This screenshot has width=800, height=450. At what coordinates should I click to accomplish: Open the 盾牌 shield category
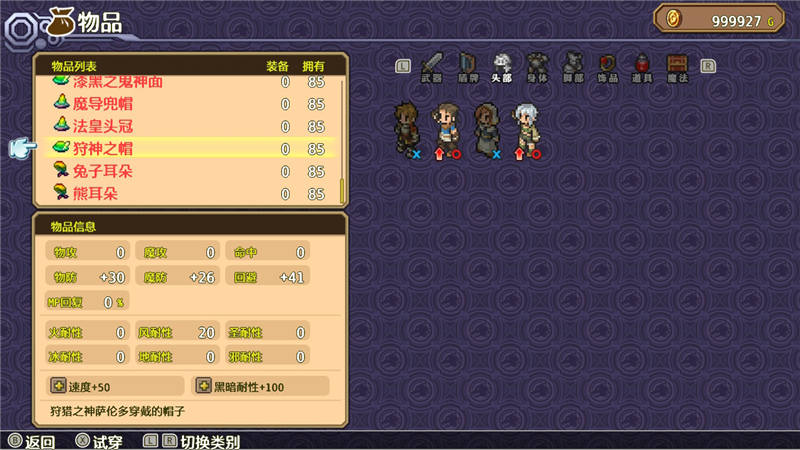click(x=468, y=65)
